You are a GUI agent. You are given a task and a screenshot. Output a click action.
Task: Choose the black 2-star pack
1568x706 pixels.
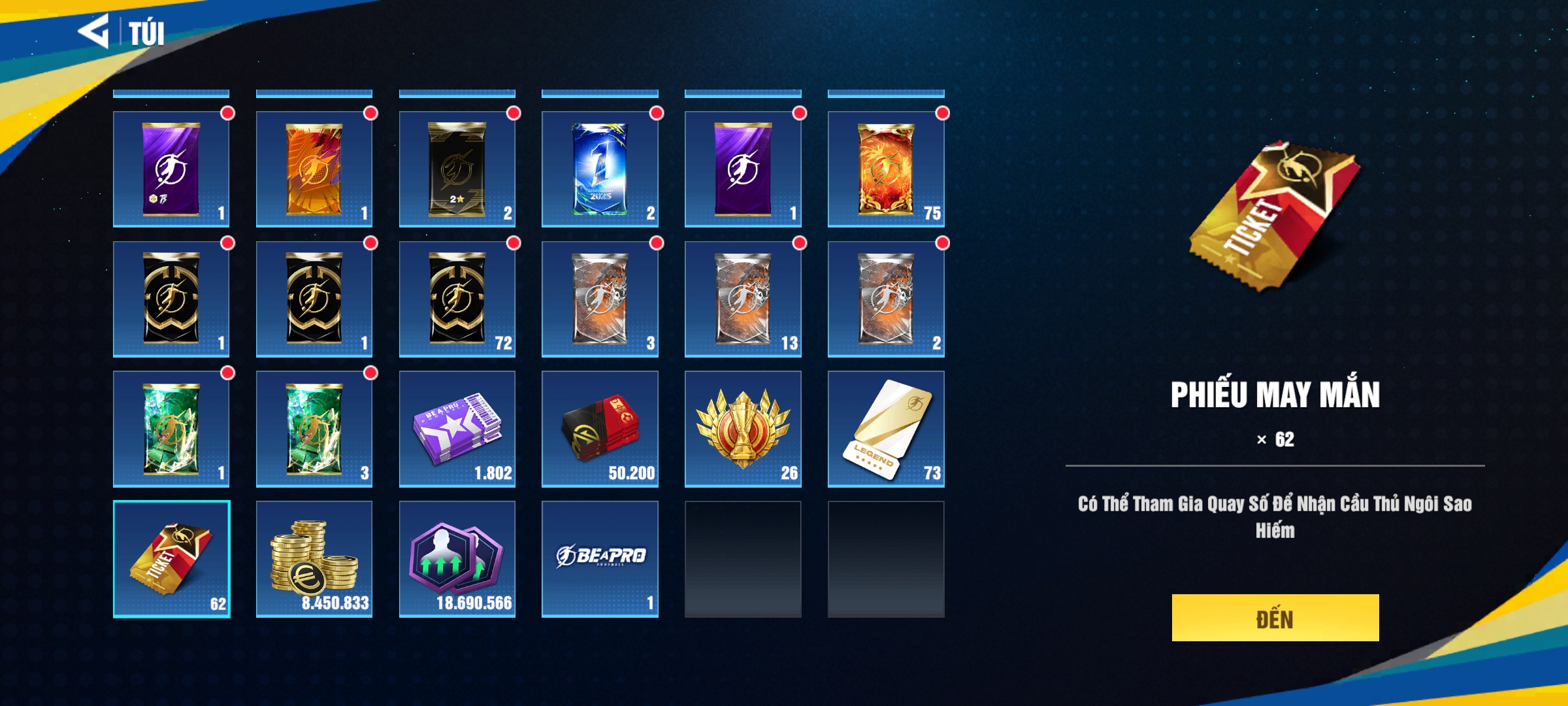coord(457,169)
